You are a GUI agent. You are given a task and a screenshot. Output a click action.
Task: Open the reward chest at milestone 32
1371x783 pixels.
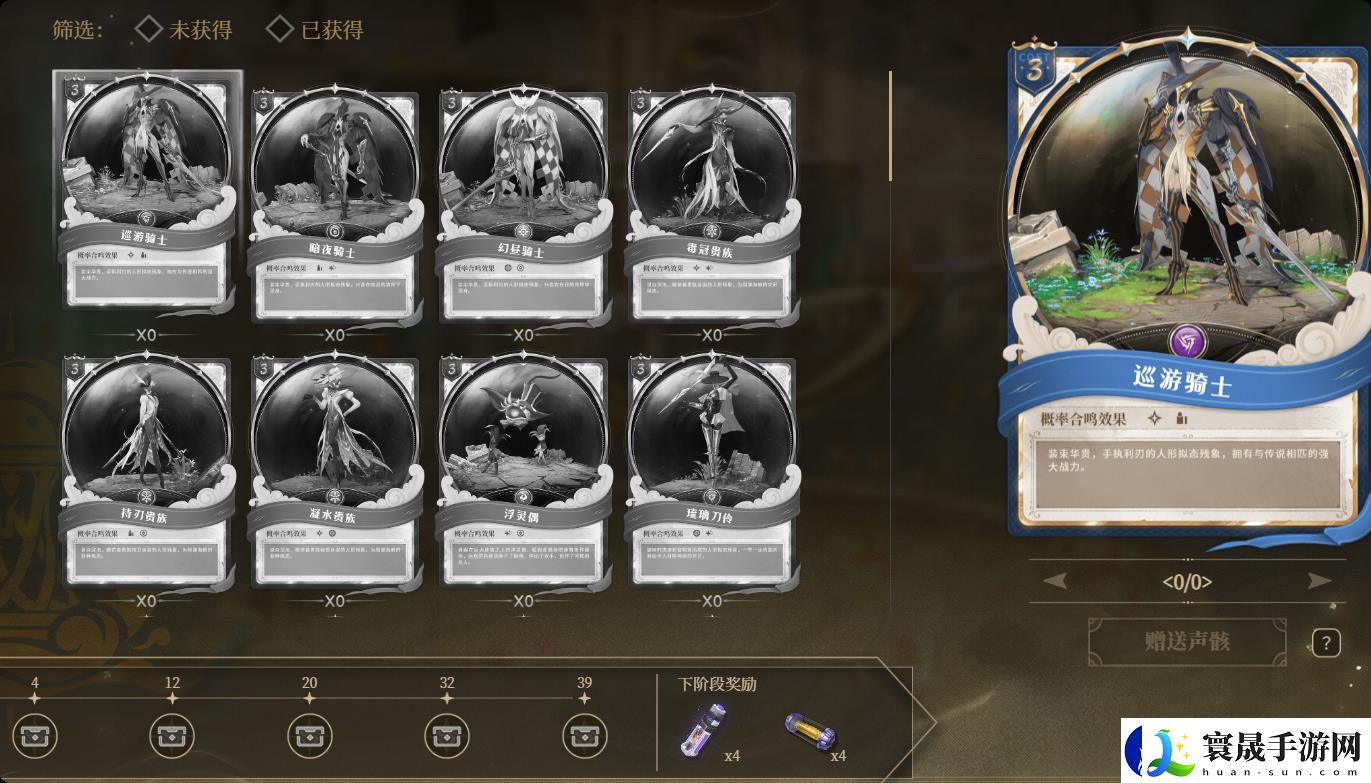point(447,737)
